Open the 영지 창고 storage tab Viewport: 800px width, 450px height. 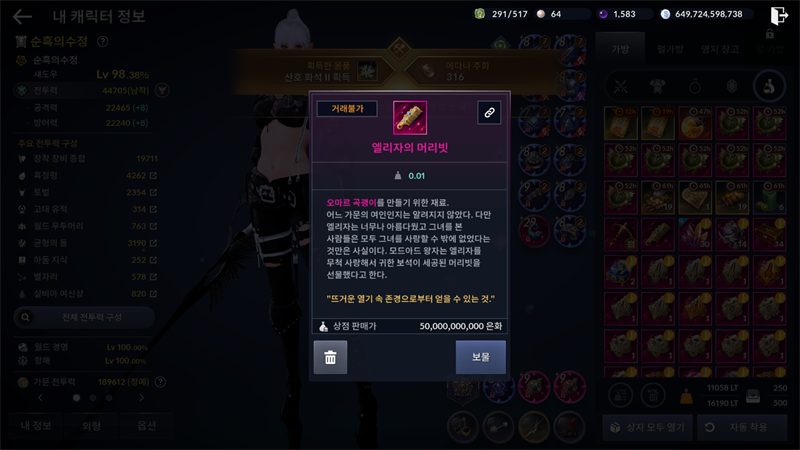pos(719,47)
